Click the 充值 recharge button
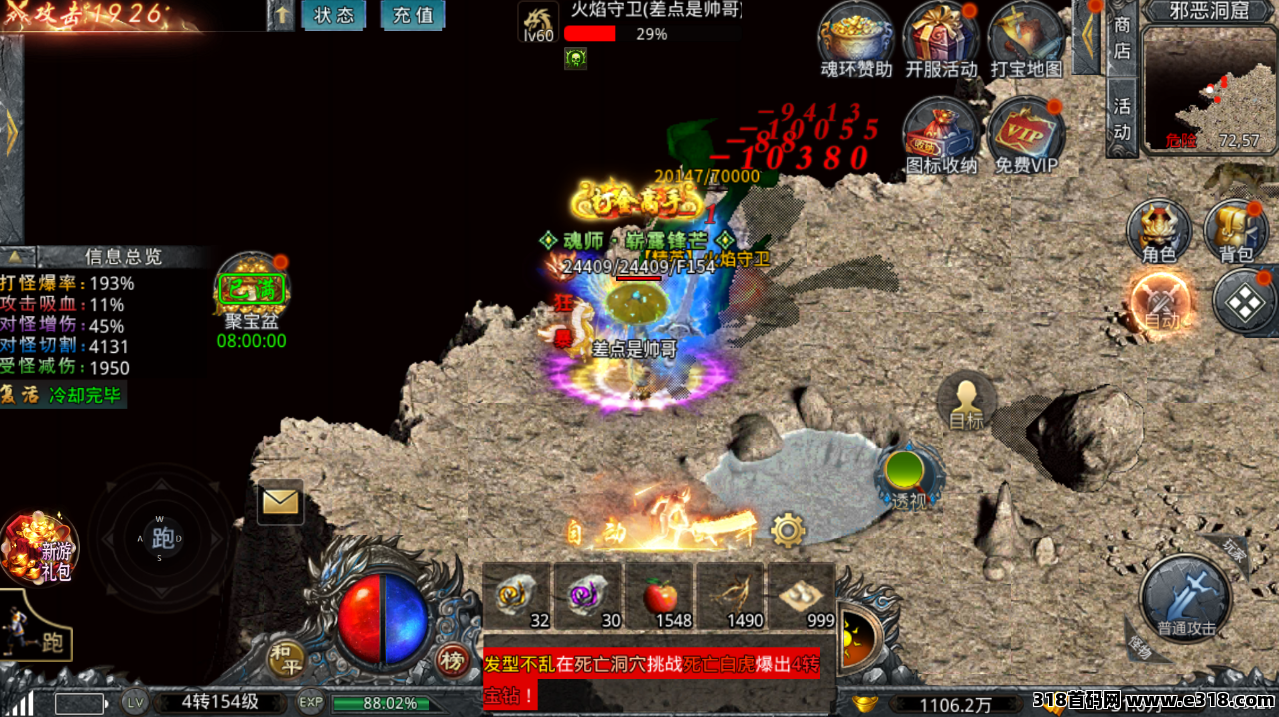Image resolution: width=1279 pixels, height=717 pixels. click(x=413, y=15)
